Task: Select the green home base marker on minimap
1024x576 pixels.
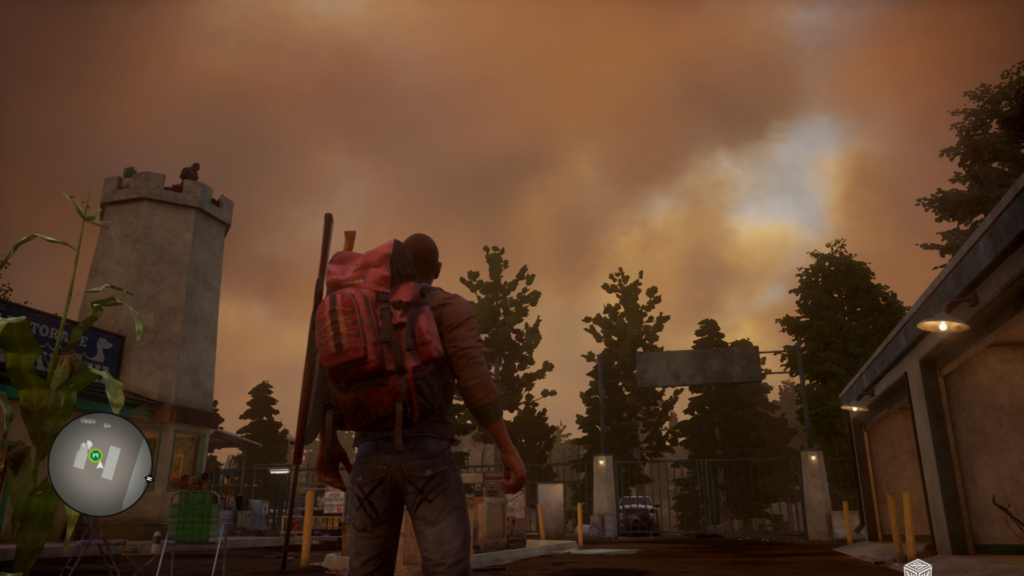Action: (x=95, y=456)
